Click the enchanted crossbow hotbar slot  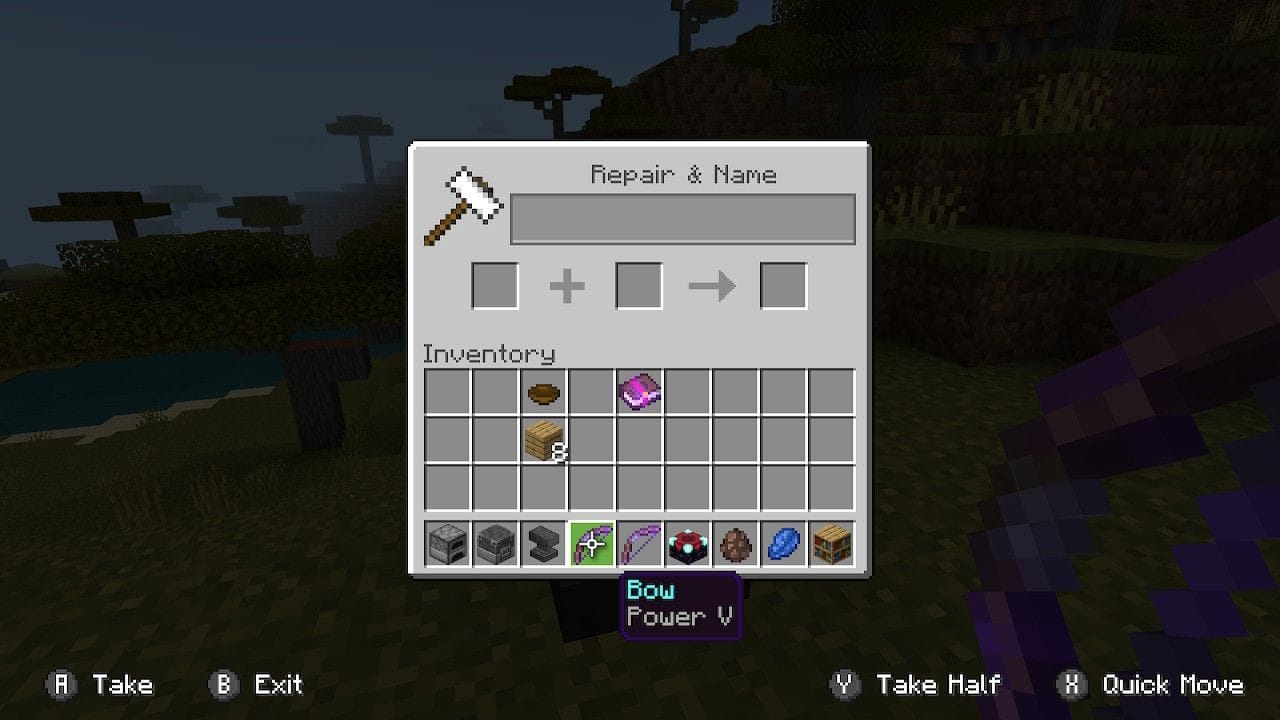click(590, 543)
